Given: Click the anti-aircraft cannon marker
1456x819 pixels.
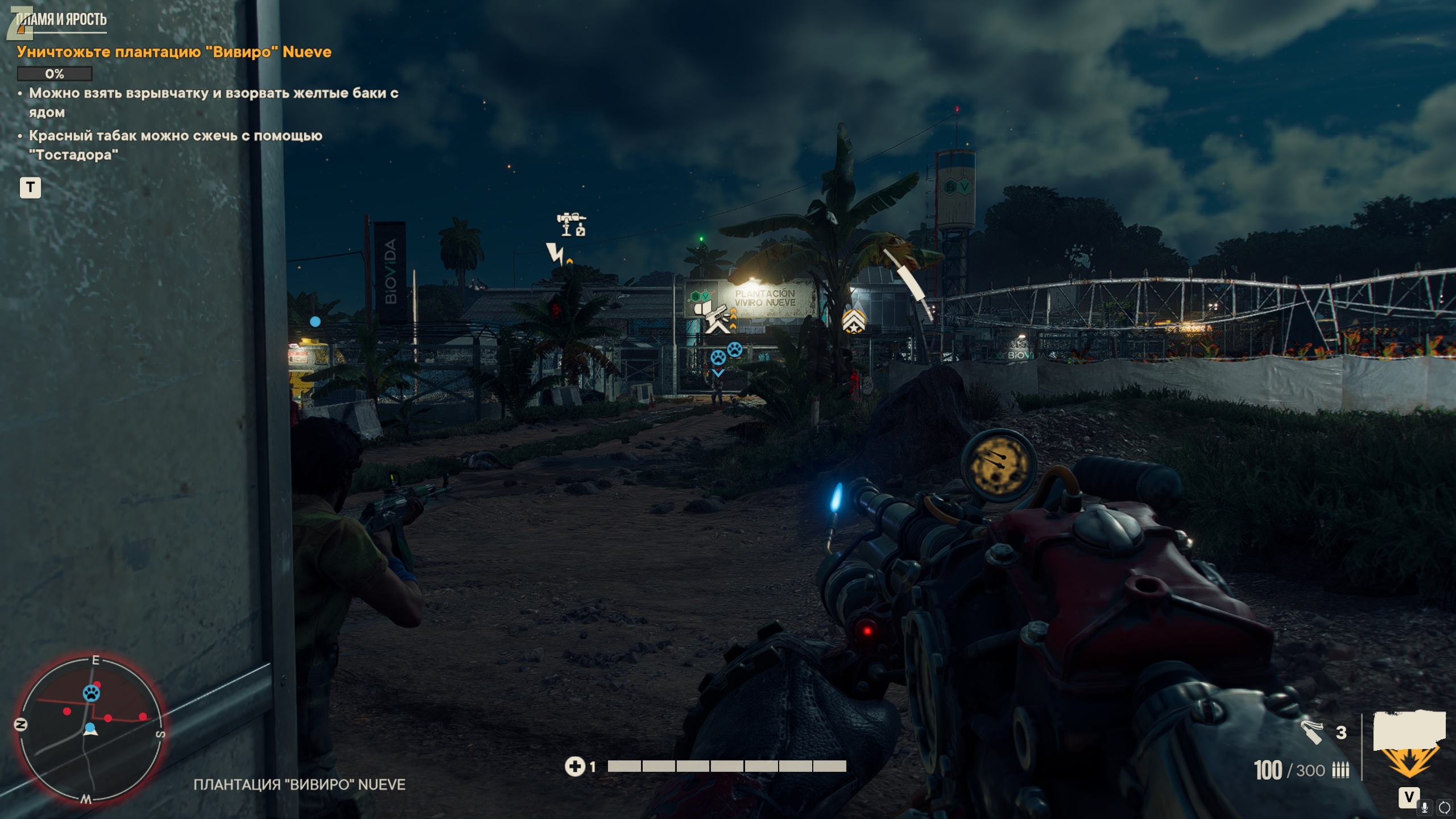Looking at the screenshot, I should click(x=571, y=224).
